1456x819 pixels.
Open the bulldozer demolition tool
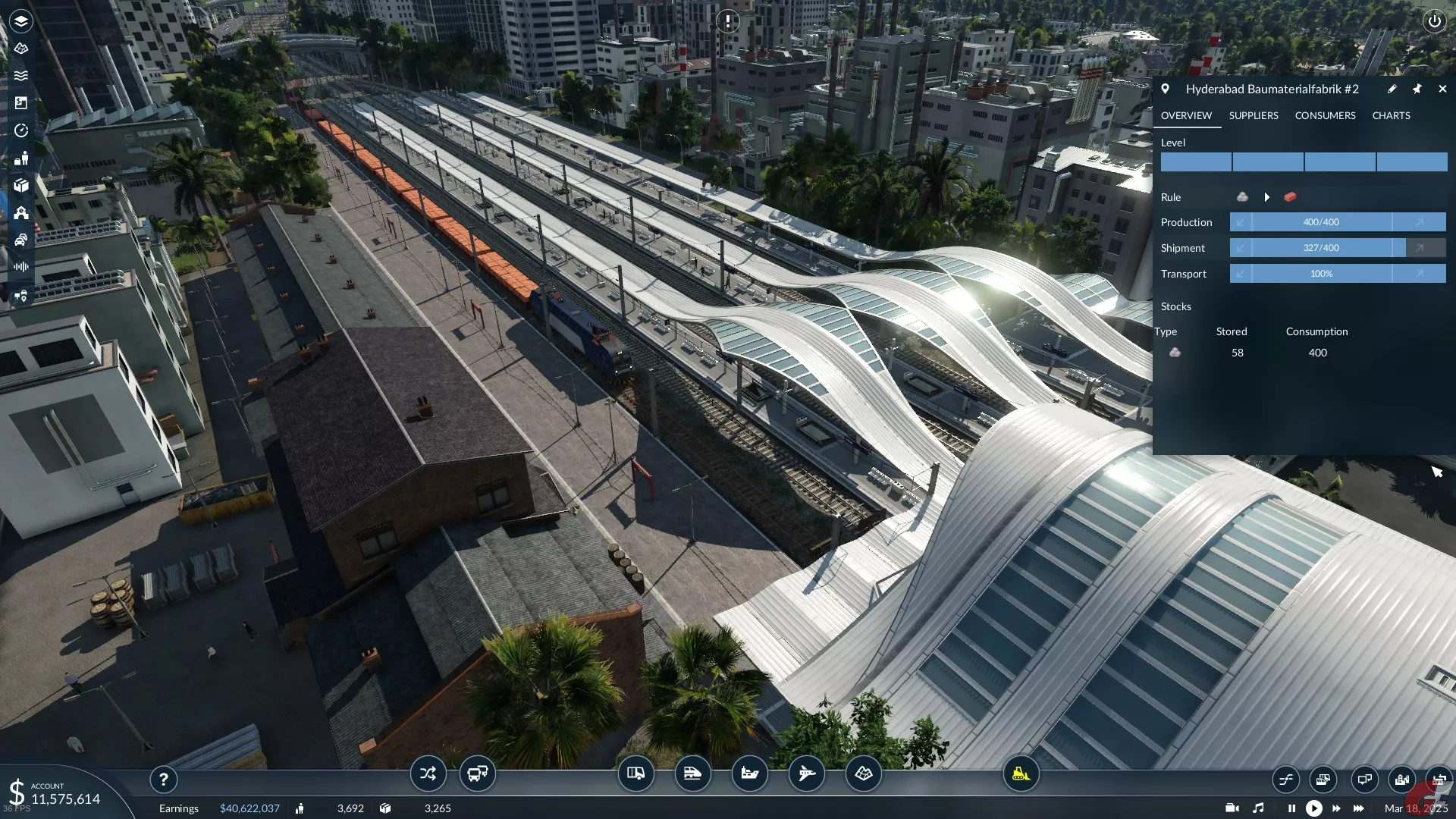[1021, 774]
